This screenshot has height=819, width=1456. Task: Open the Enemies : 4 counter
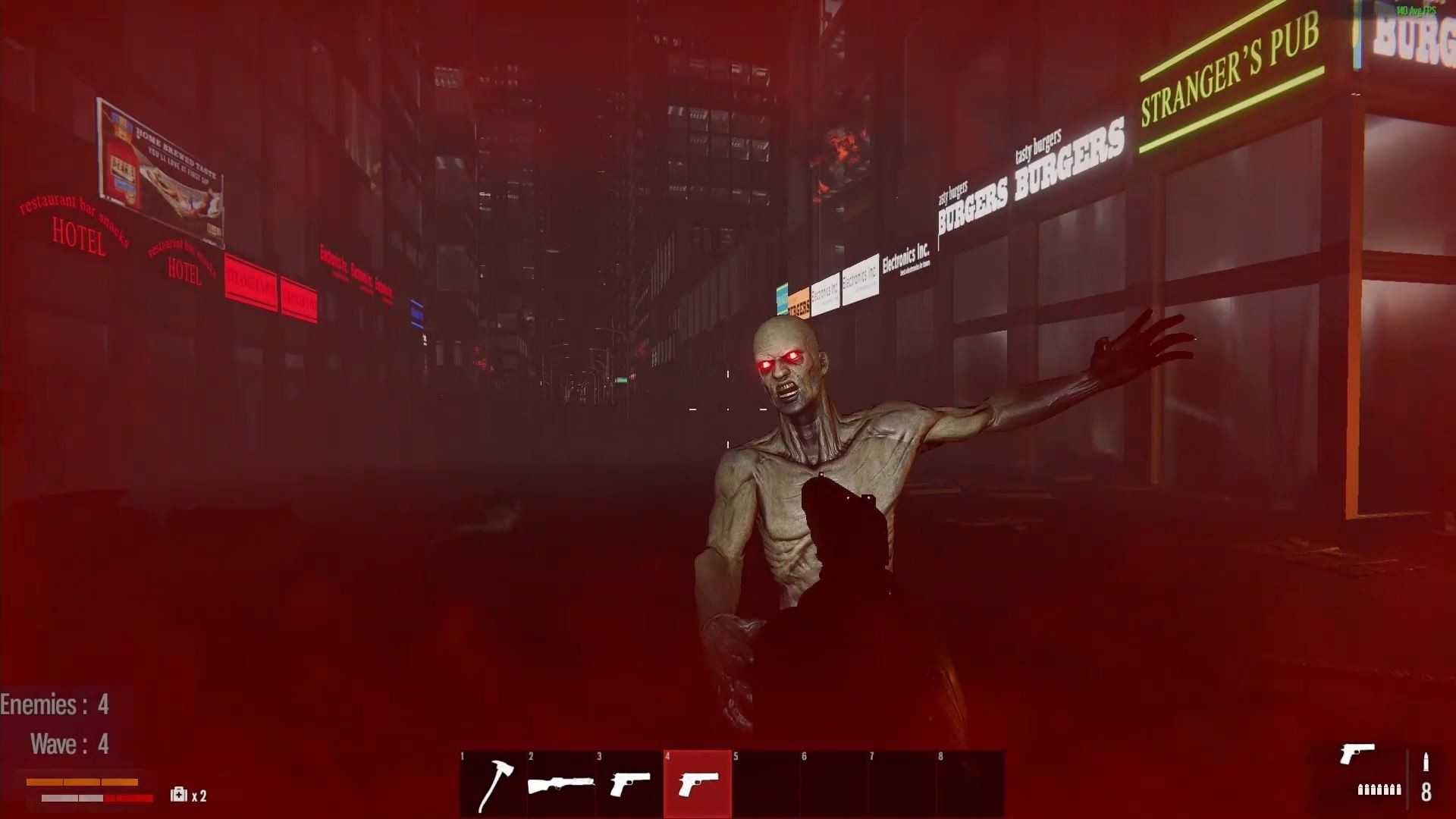coord(55,704)
